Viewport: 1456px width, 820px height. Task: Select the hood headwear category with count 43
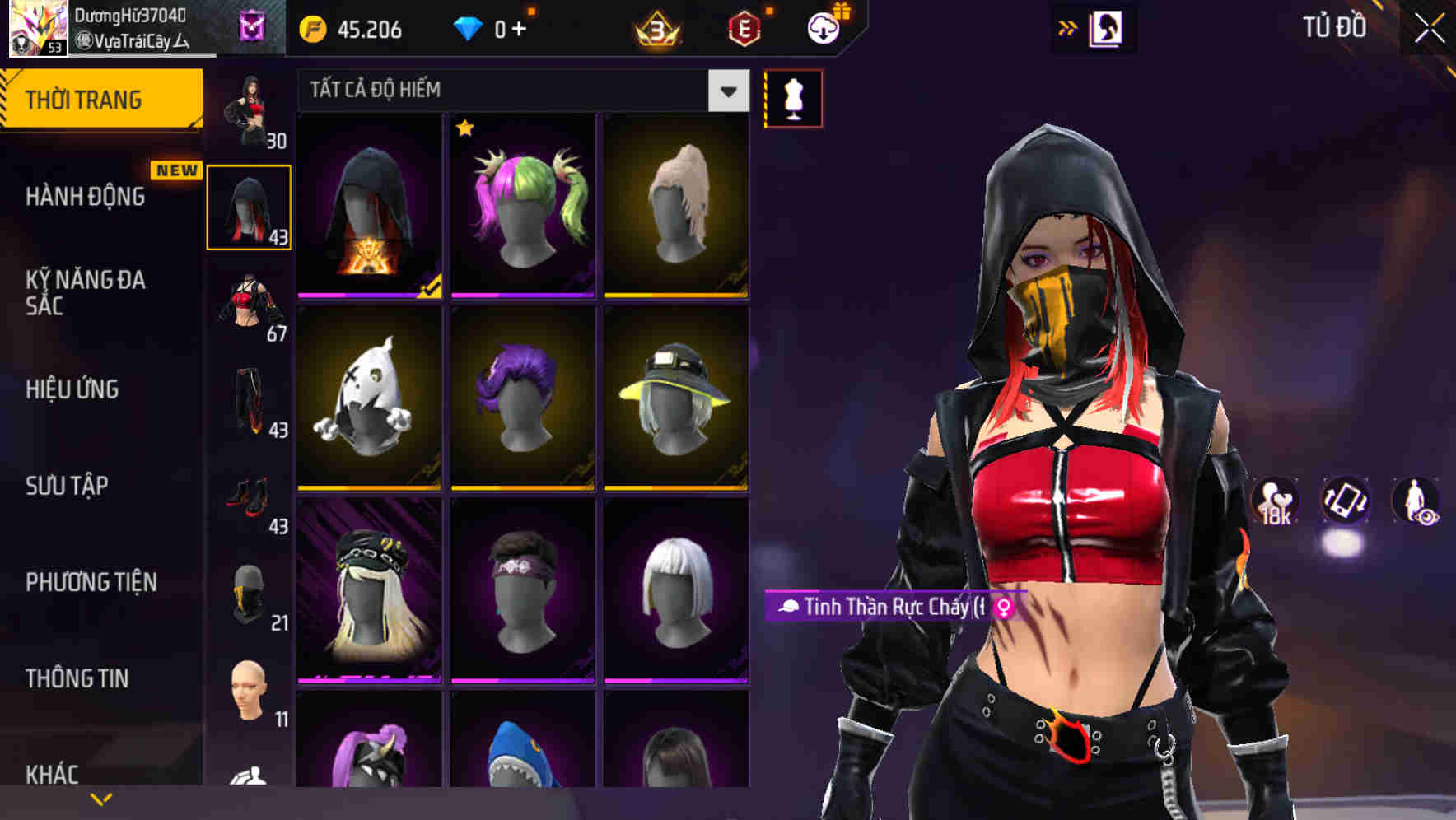pos(248,206)
